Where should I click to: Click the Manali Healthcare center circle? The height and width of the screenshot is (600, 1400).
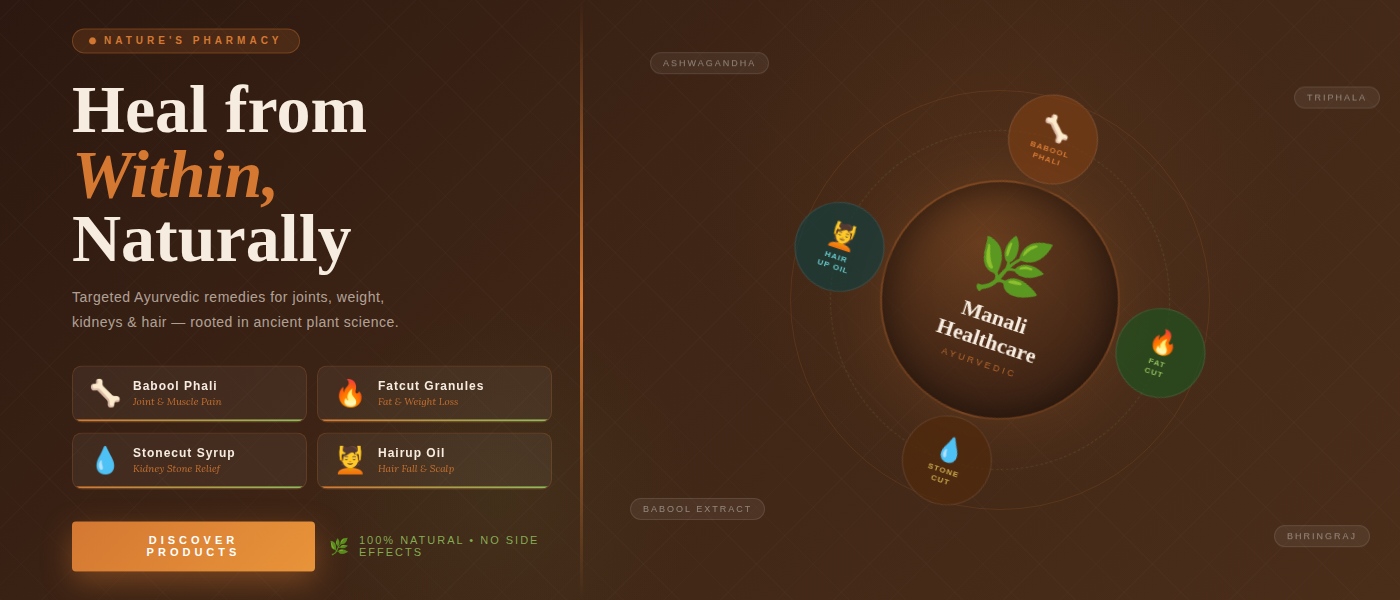(x=999, y=300)
